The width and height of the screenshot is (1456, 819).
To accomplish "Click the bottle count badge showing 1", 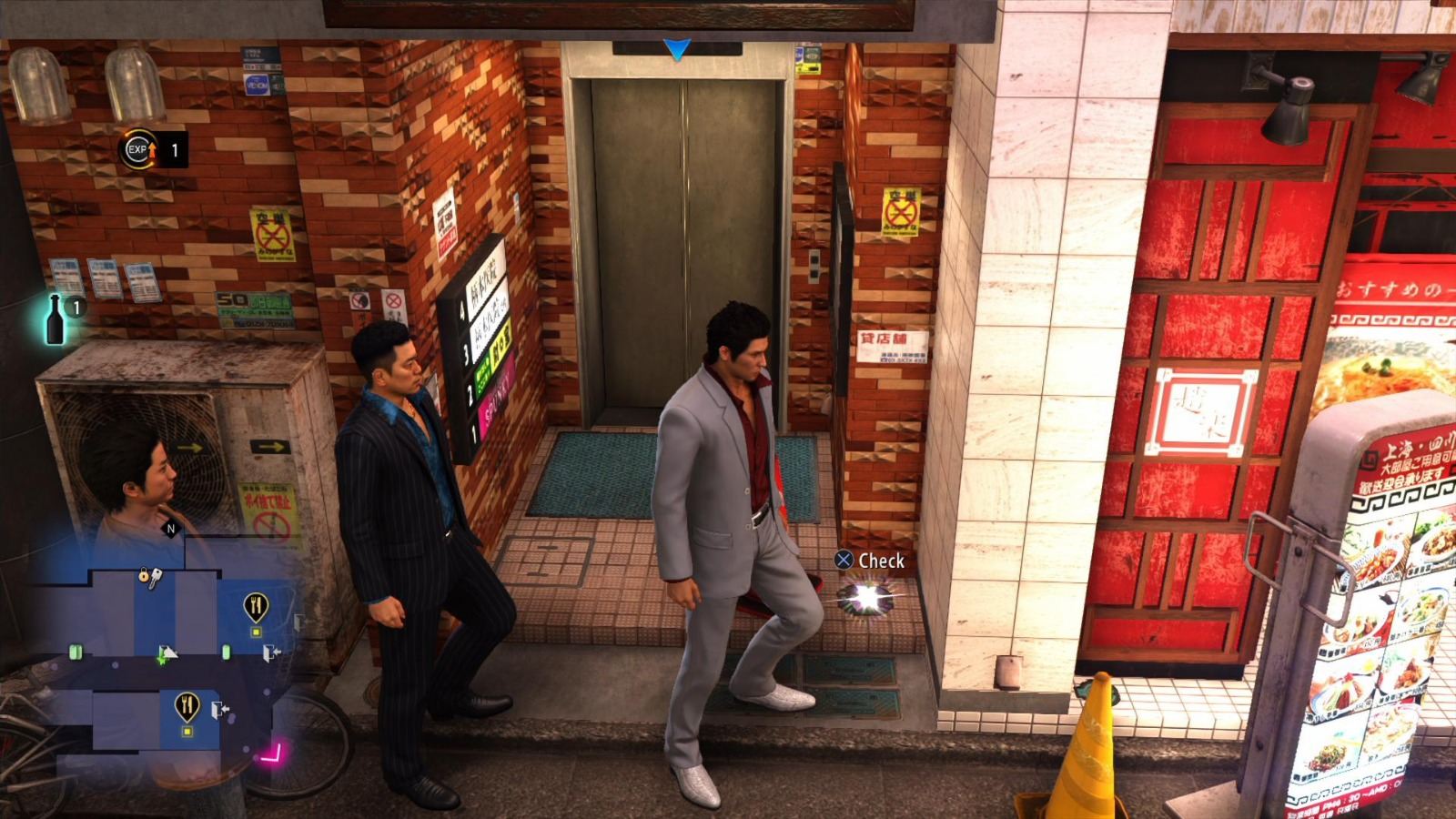I will (79, 305).
